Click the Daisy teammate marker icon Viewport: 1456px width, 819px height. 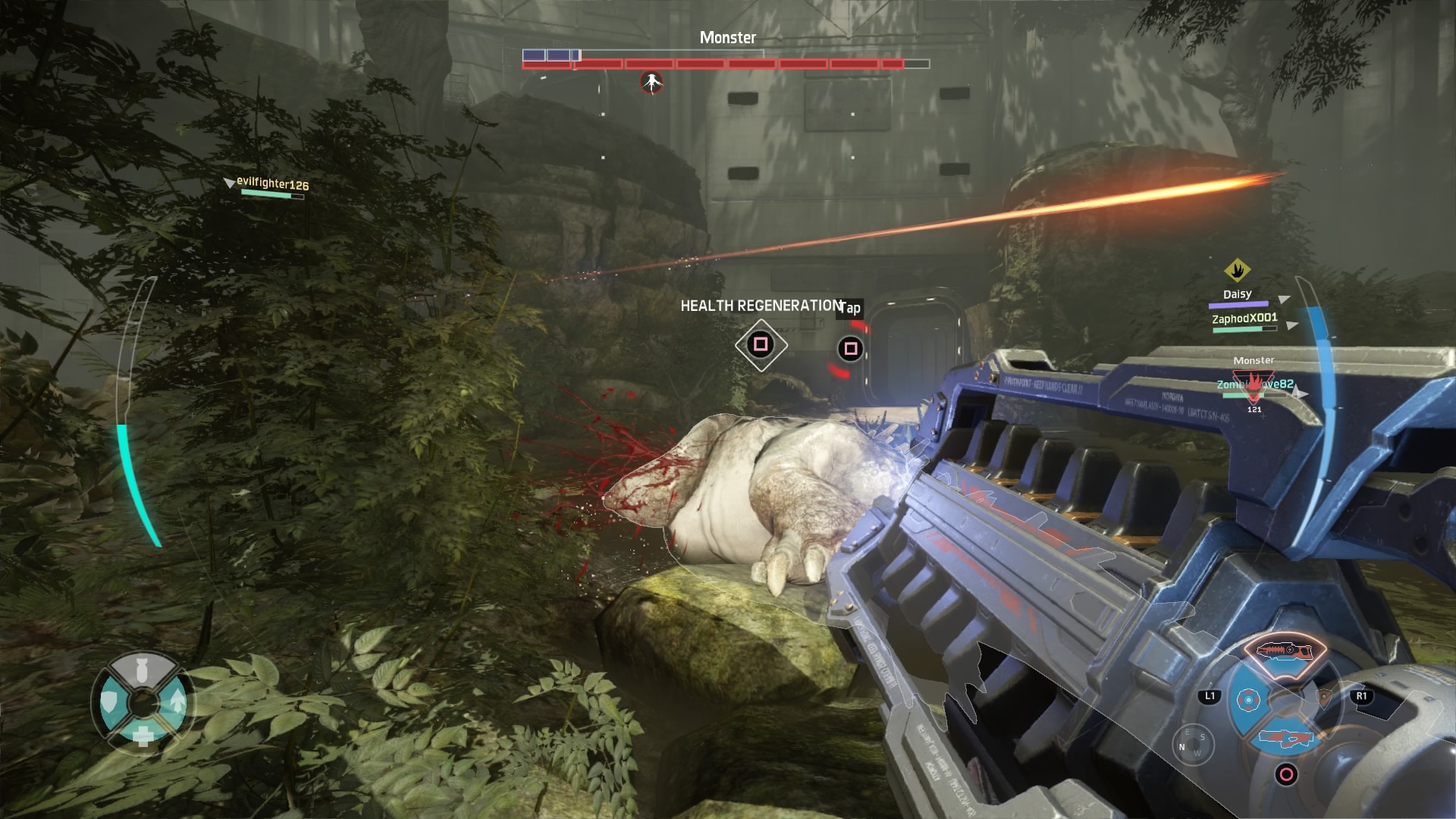[1237, 270]
